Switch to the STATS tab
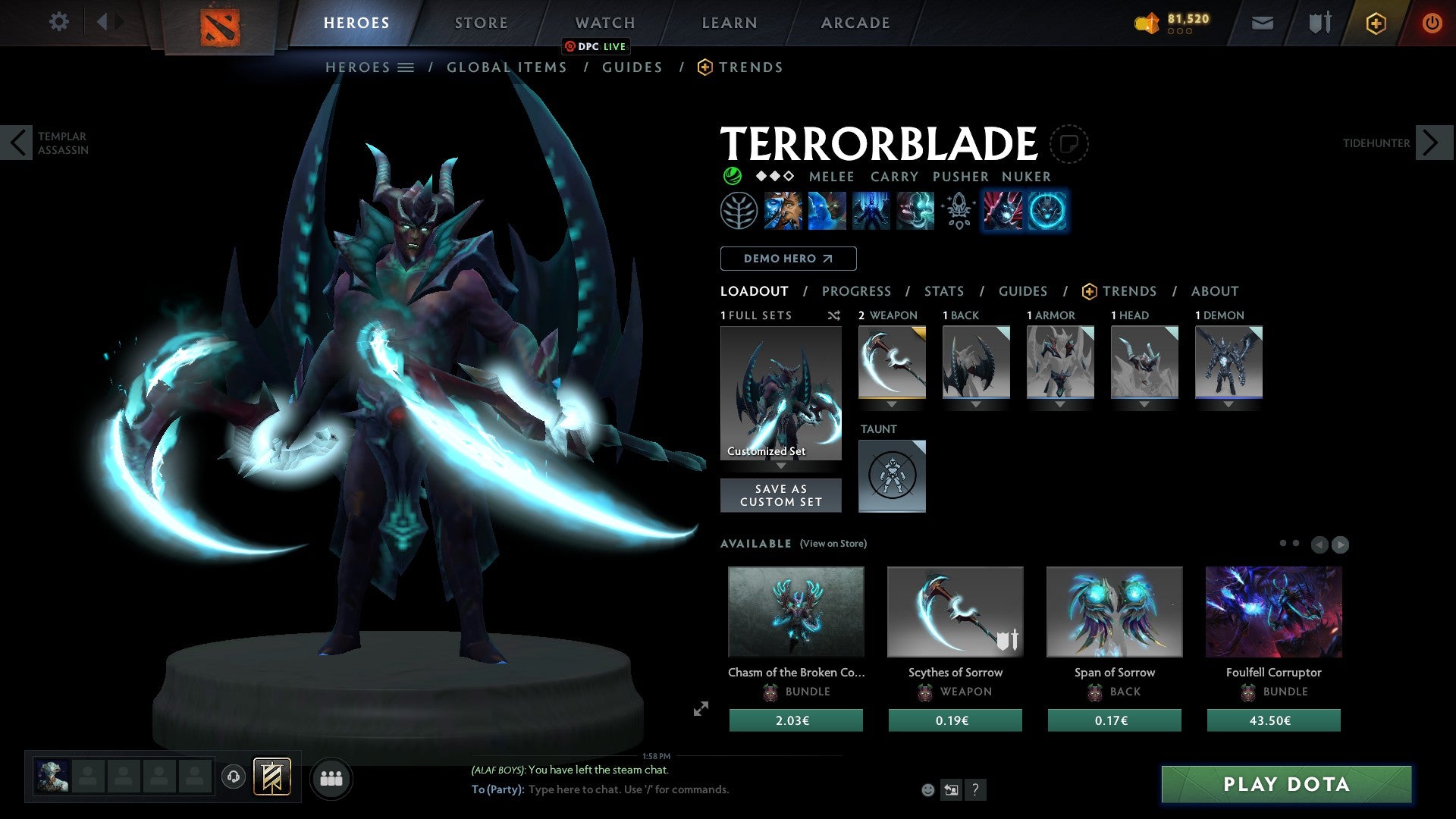1456x819 pixels. (x=944, y=290)
